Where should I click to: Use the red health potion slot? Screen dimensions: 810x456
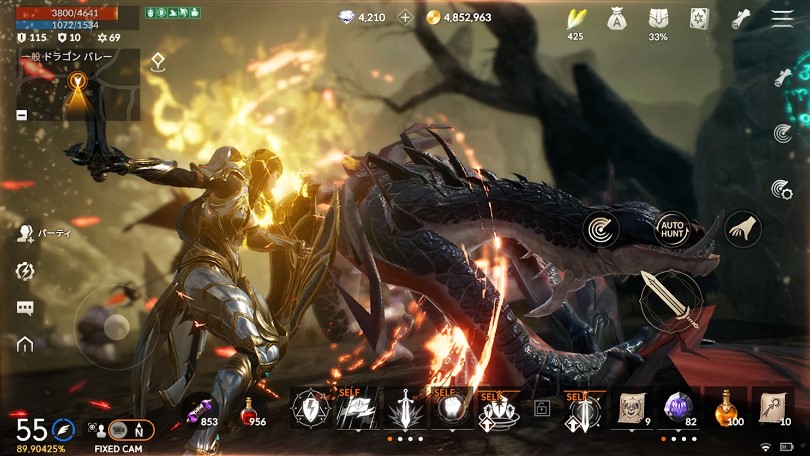coord(248,410)
